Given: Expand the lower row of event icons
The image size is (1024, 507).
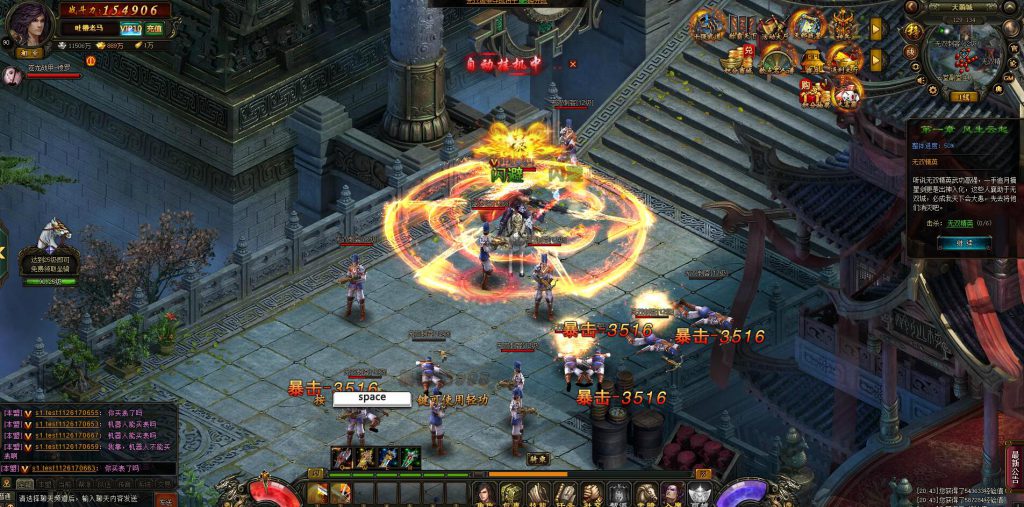Looking at the screenshot, I should point(876,60).
